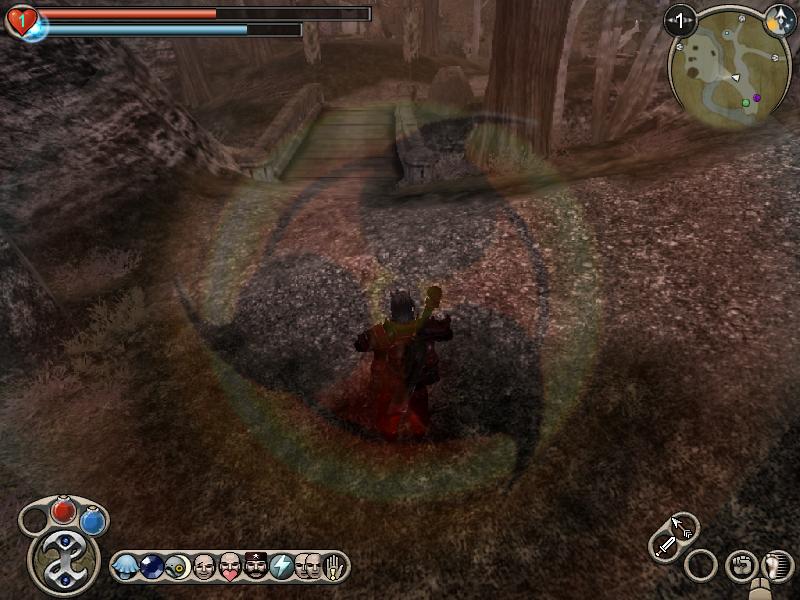Change the minimap zoom level 1

[x=680, y=19]
